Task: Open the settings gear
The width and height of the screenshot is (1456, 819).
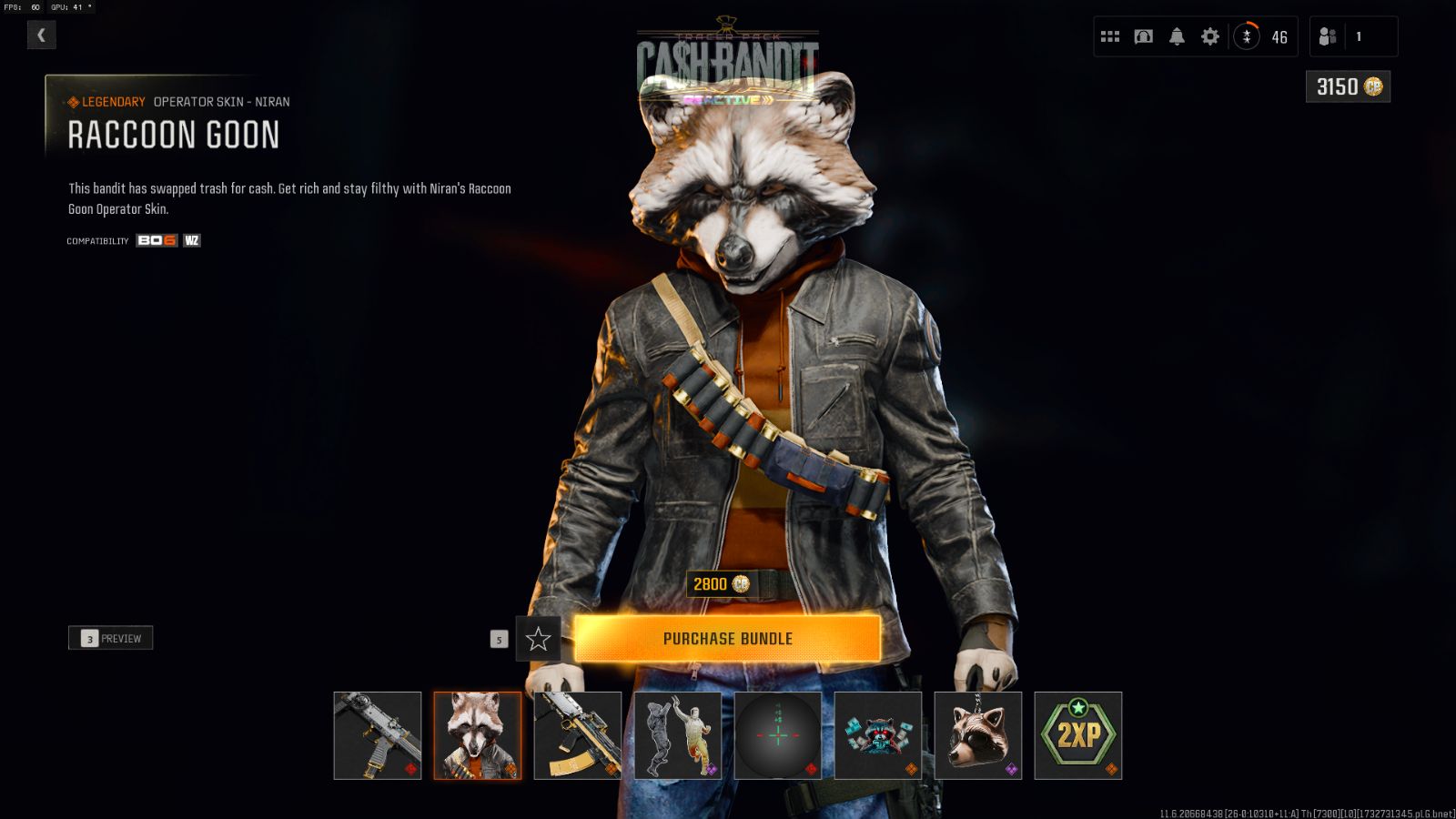Action: pos(1209,36)
